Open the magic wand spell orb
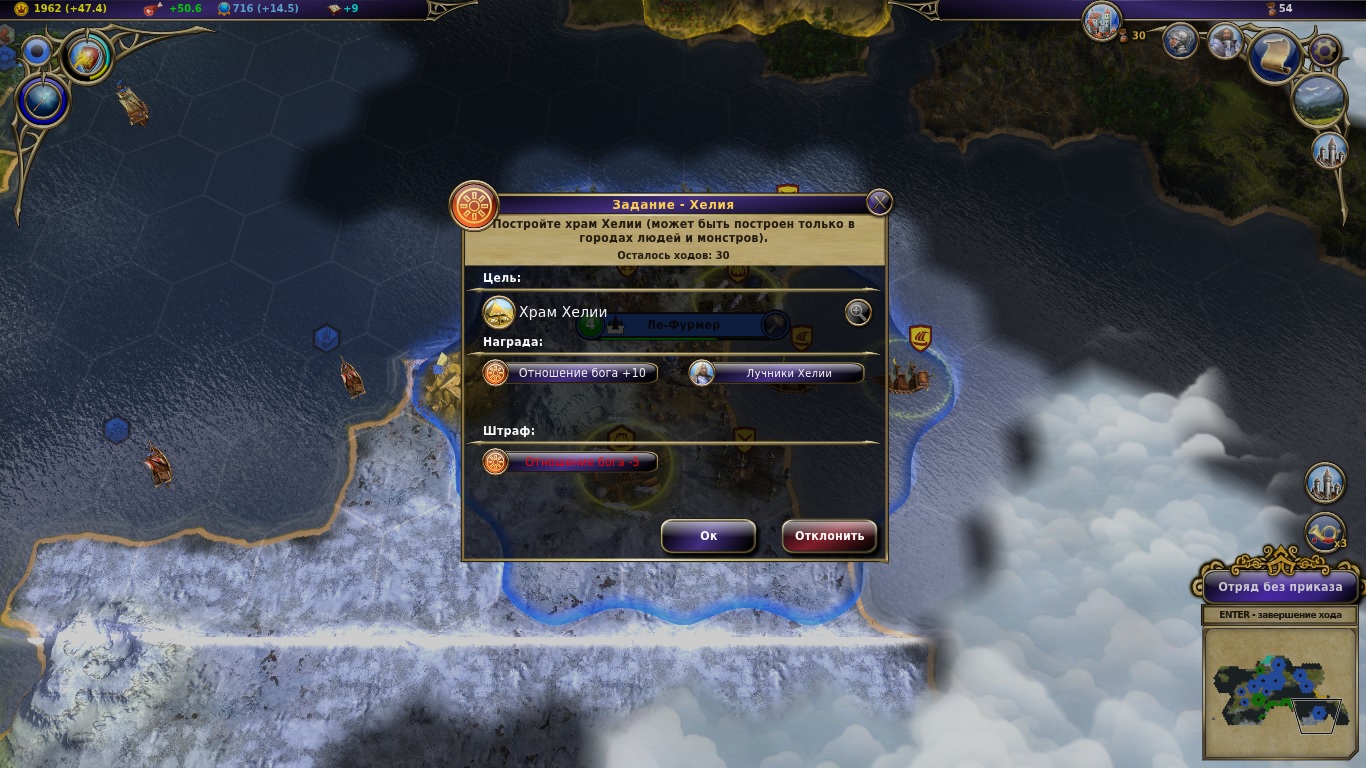This screenshot has height=768, width=1366. tap(42, 102)
